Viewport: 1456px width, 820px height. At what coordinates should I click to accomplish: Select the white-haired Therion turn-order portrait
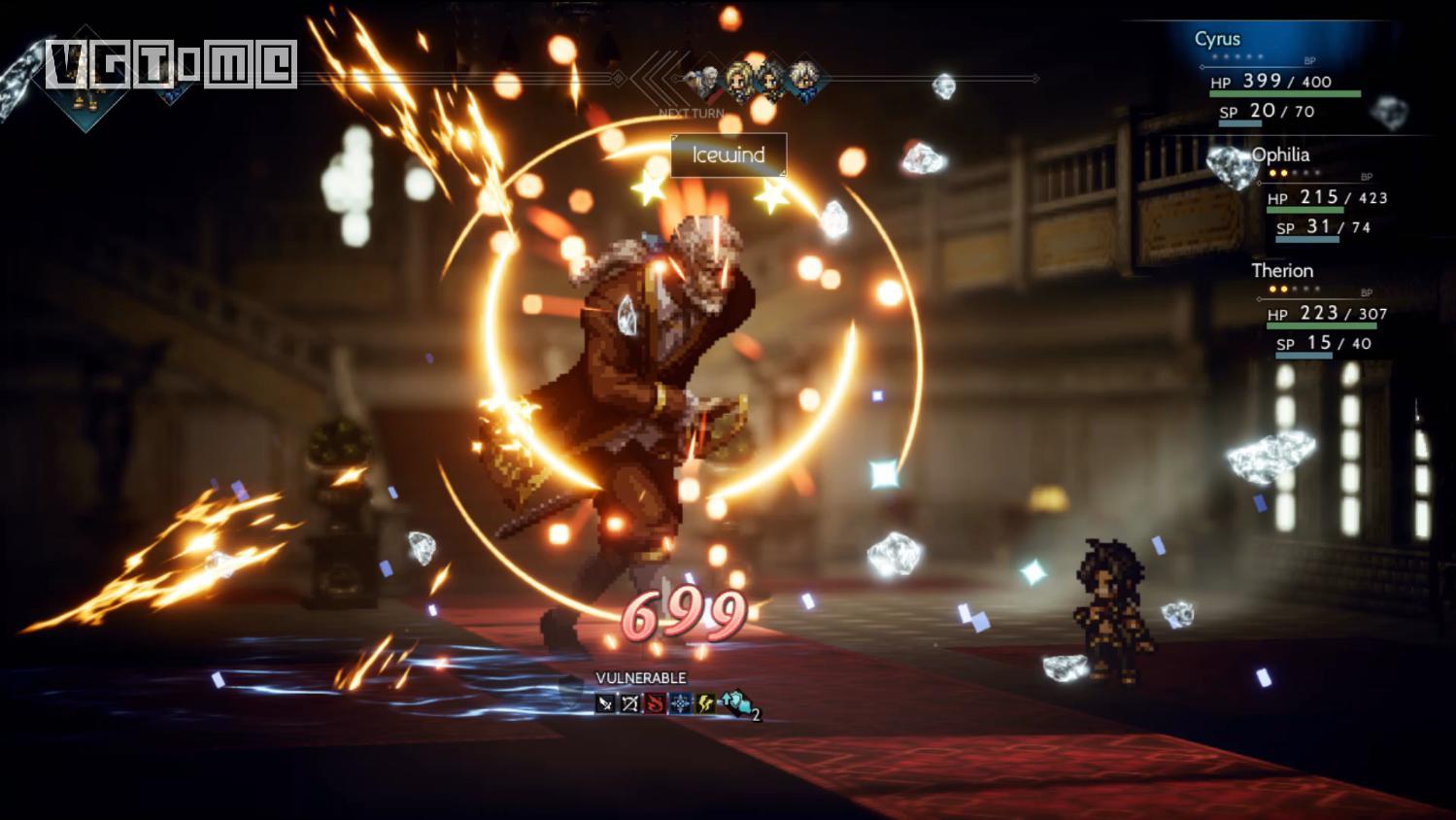click(804, 80)
